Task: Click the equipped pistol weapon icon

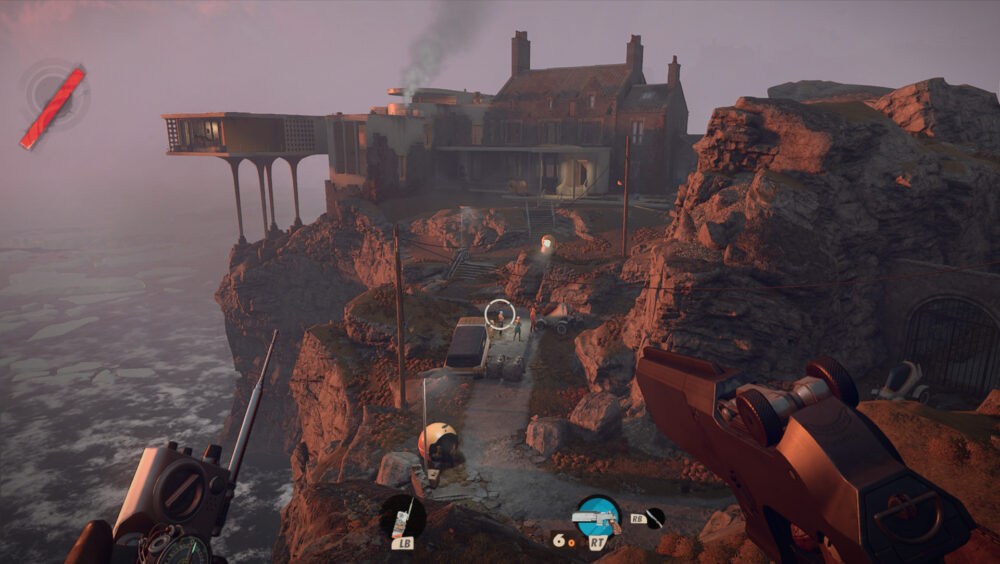Action: [x=597, y=517]
